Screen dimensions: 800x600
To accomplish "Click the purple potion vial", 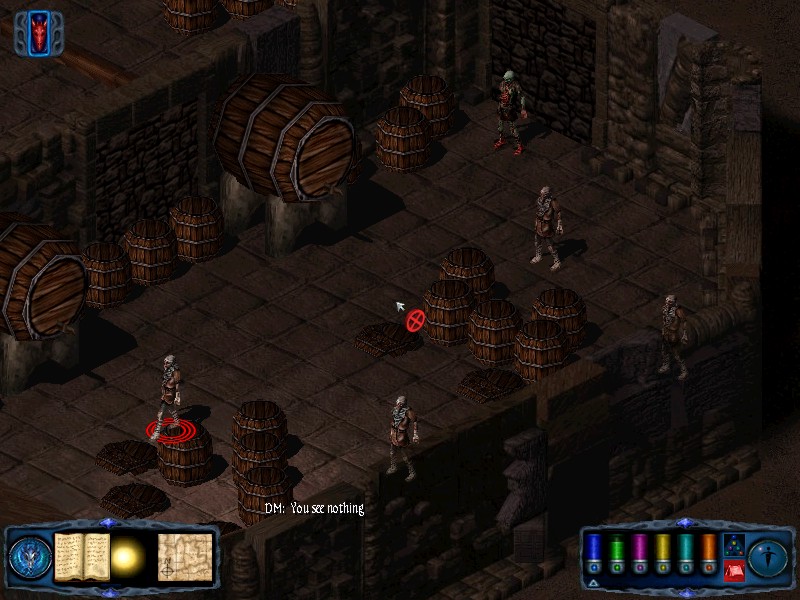I will point(639,552).
